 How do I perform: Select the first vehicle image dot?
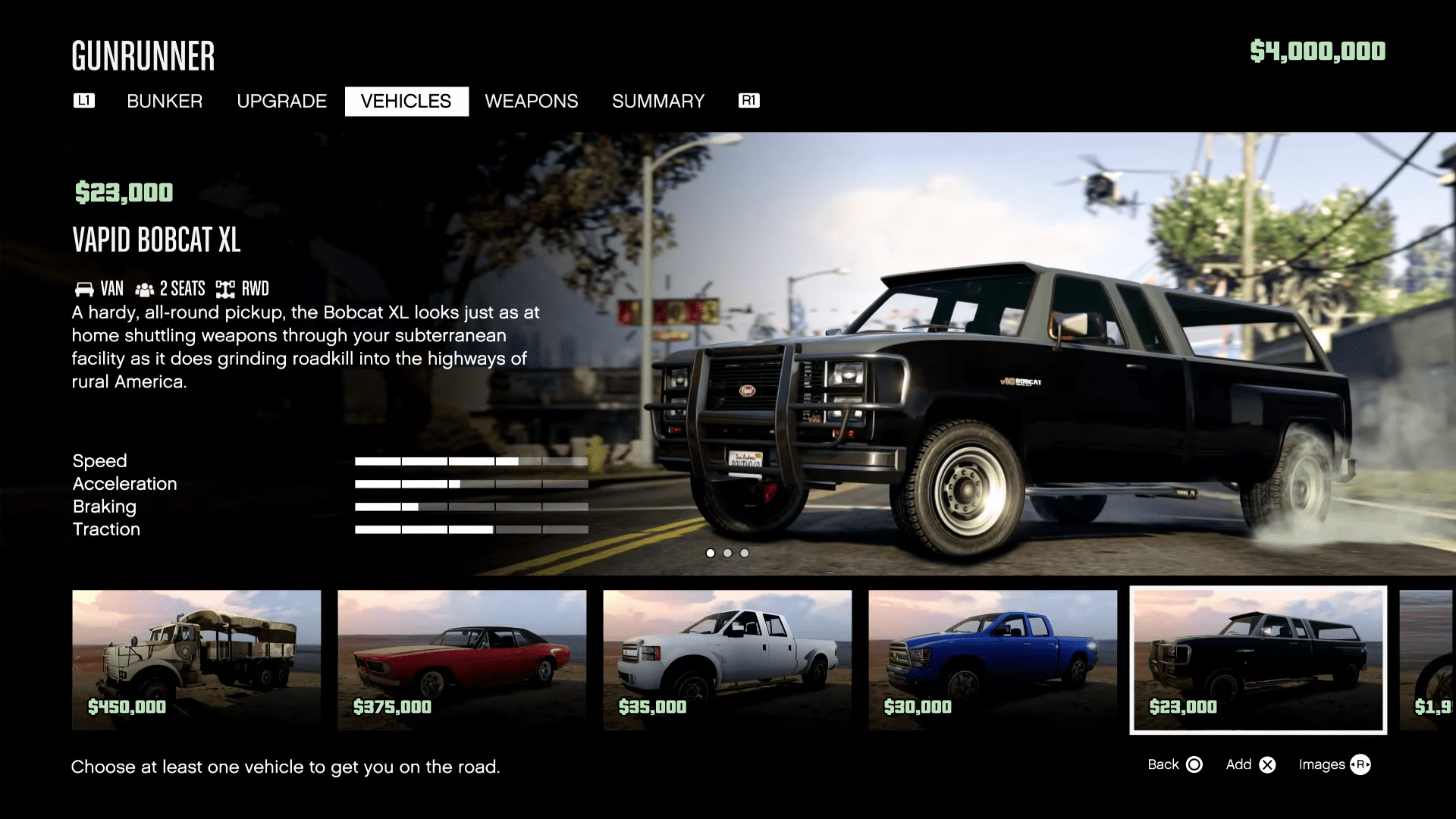pos(711,554)
